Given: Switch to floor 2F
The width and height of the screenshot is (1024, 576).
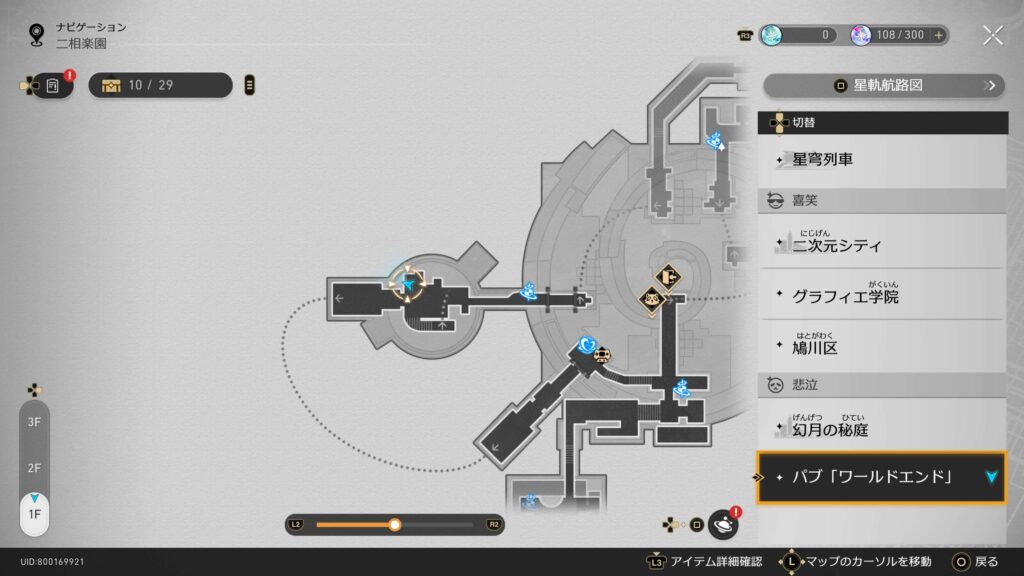Looking at the screenshot, I should (34, 468).
